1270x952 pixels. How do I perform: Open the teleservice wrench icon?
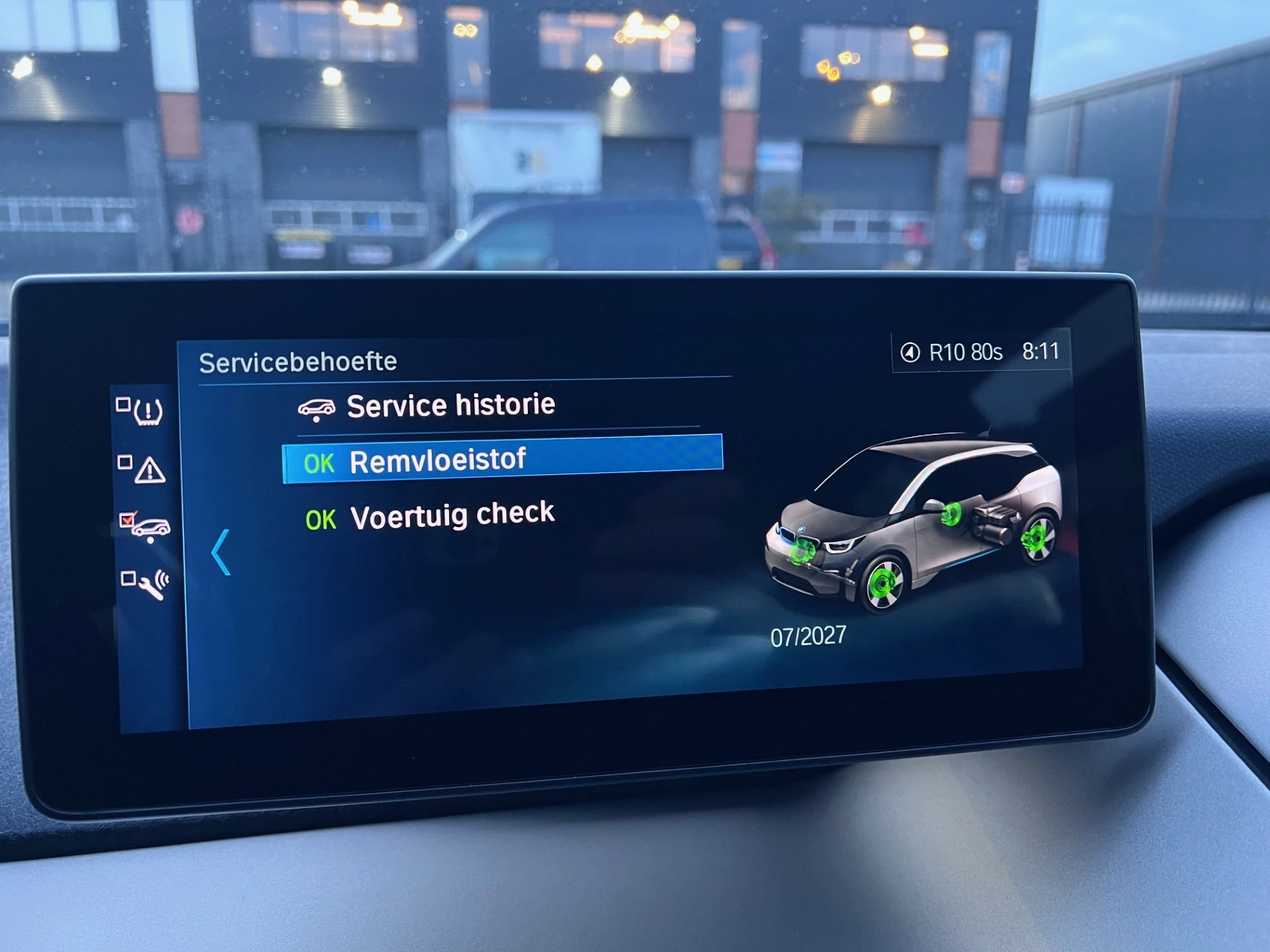pyautogui.click(x=153, y=586)
